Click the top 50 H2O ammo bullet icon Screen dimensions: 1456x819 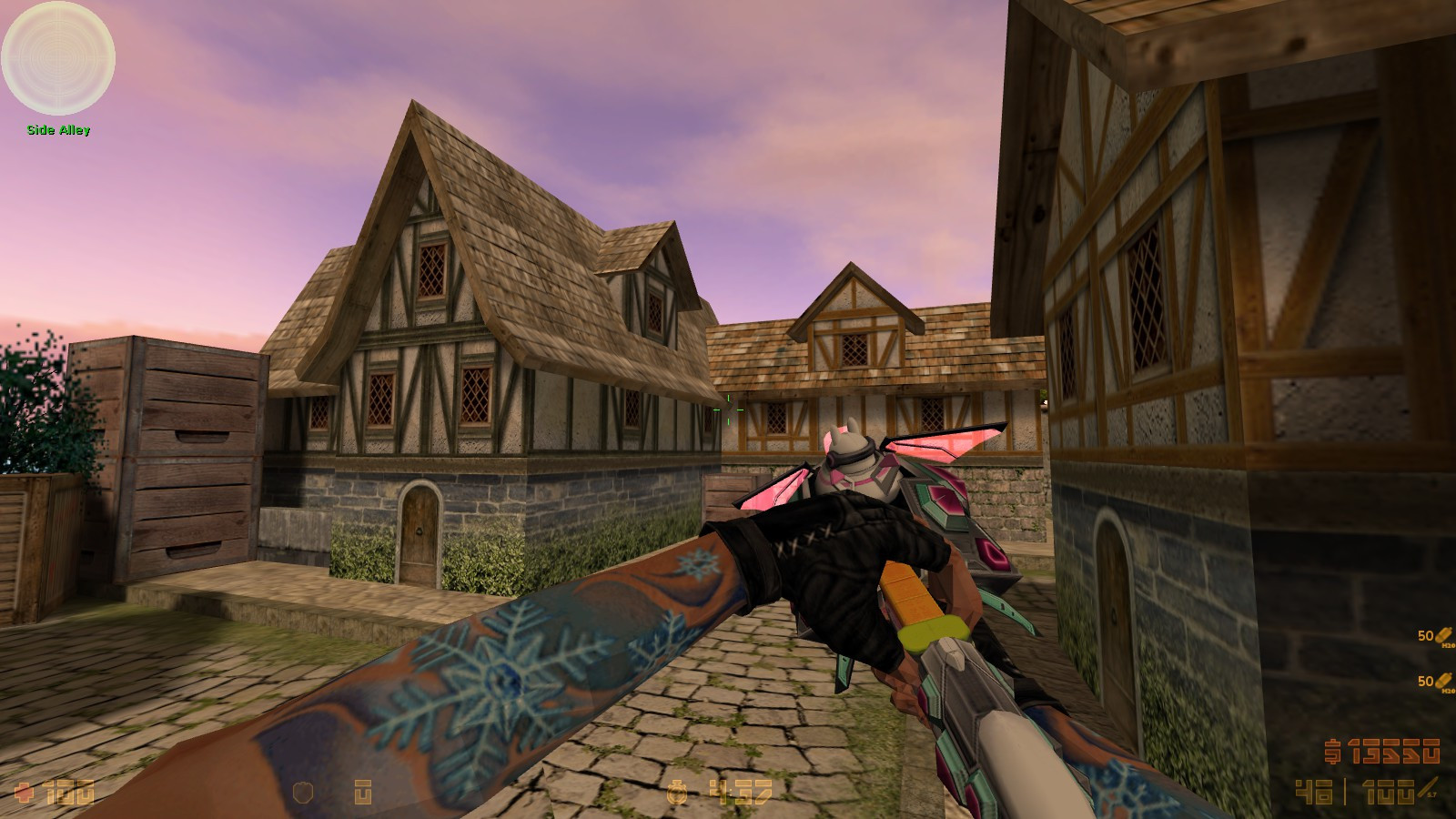tap(1443, 637)
